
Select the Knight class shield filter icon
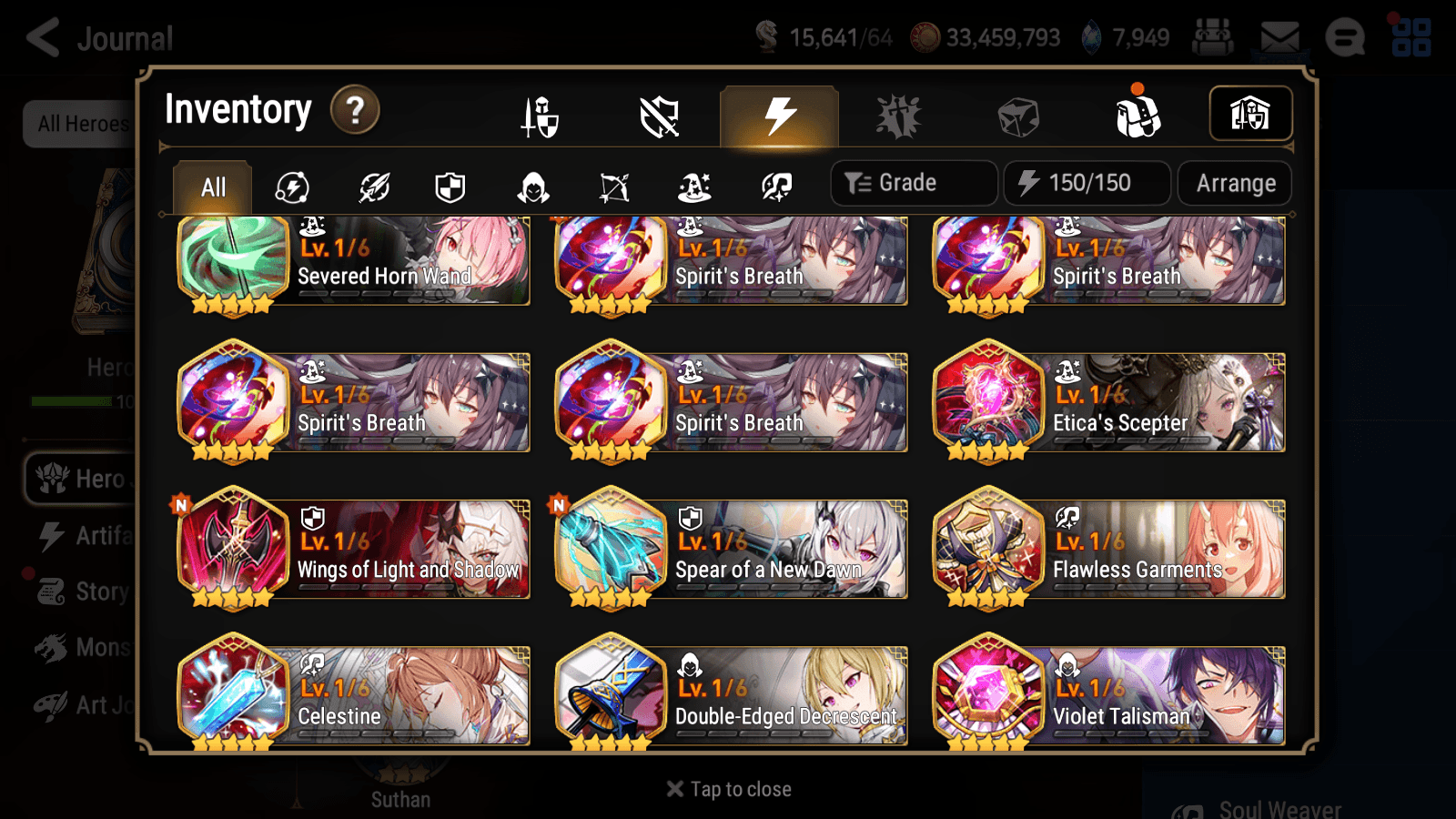pyautogui.click(x=450, y=187)
